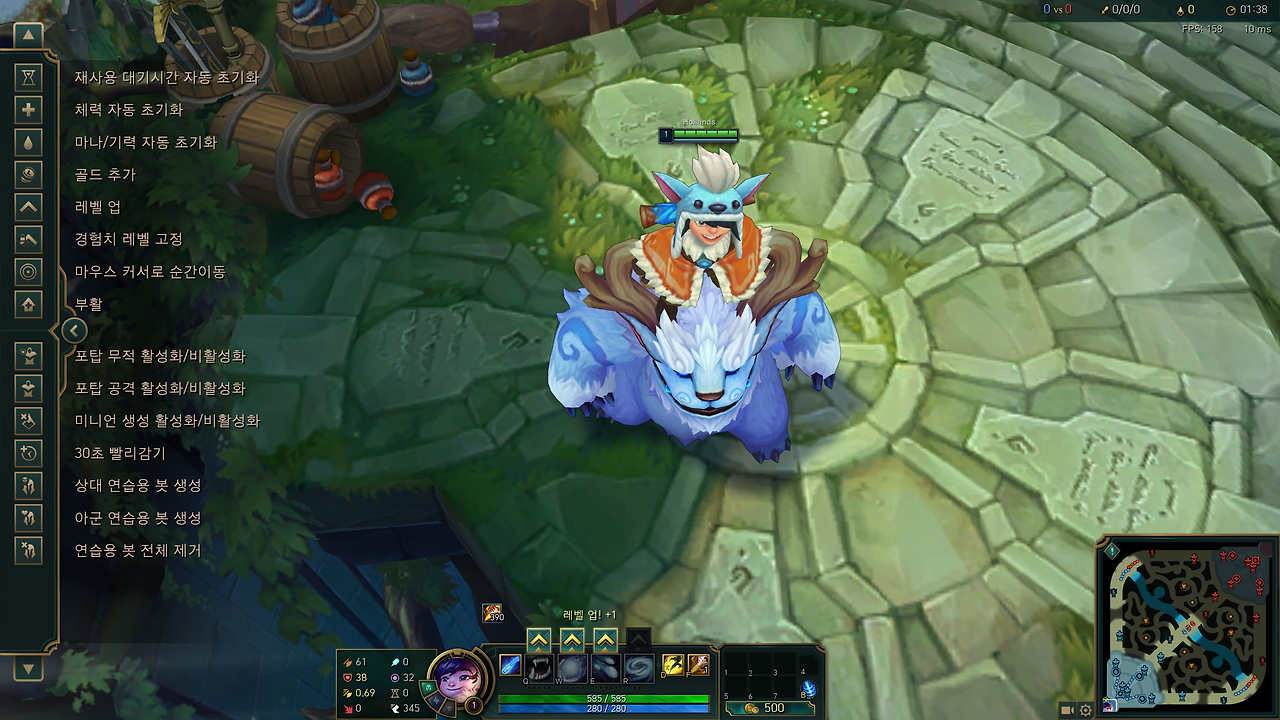The height and width of the screenshot is (720, 1280).
Task: Click the up arrow atop the sidebar
Action: pos(28,34)
